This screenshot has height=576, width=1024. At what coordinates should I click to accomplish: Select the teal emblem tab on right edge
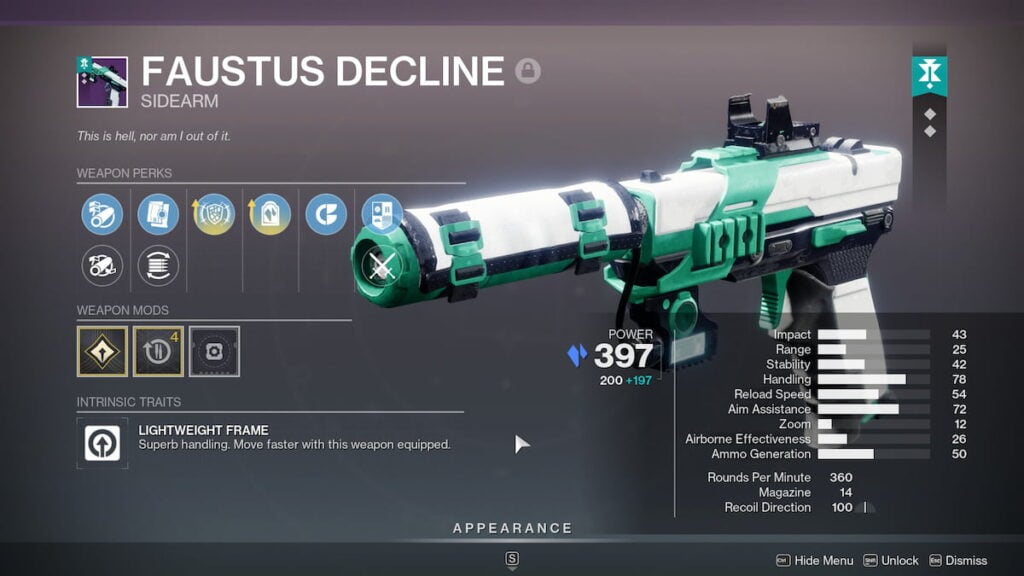(x=929, y=77)
